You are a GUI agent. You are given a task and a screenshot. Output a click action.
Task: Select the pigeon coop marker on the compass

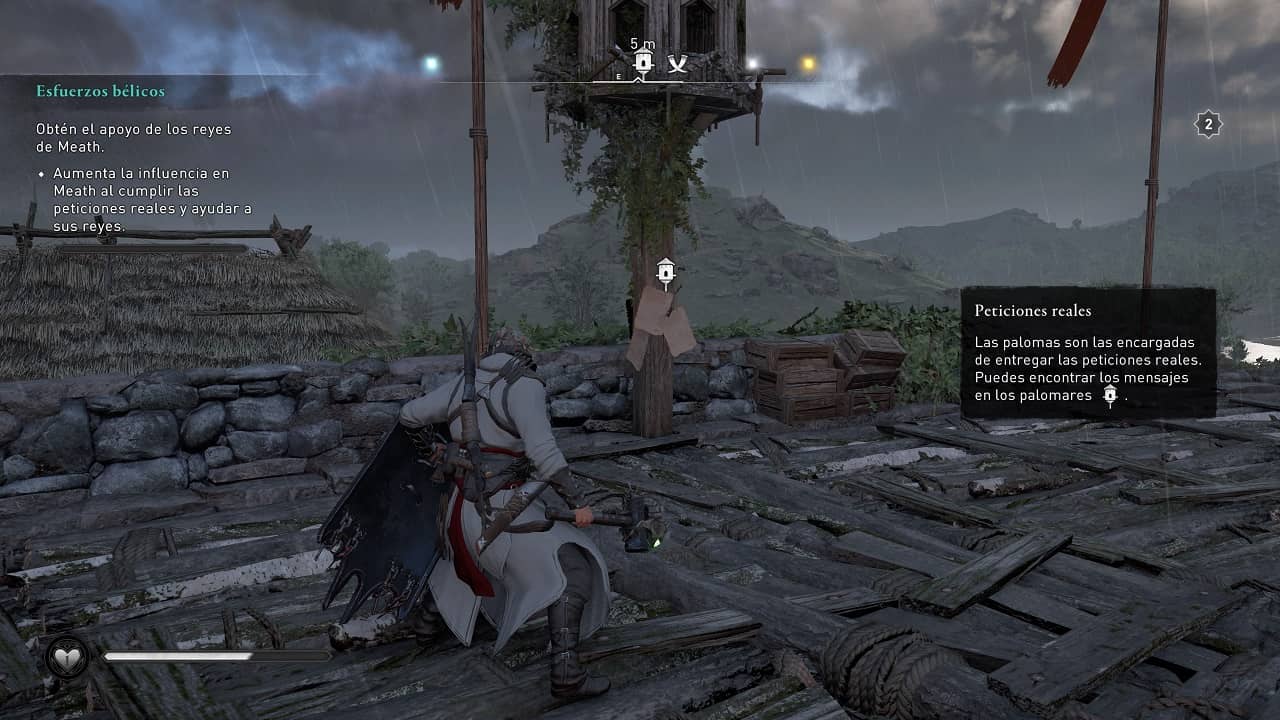coord(644,63)
